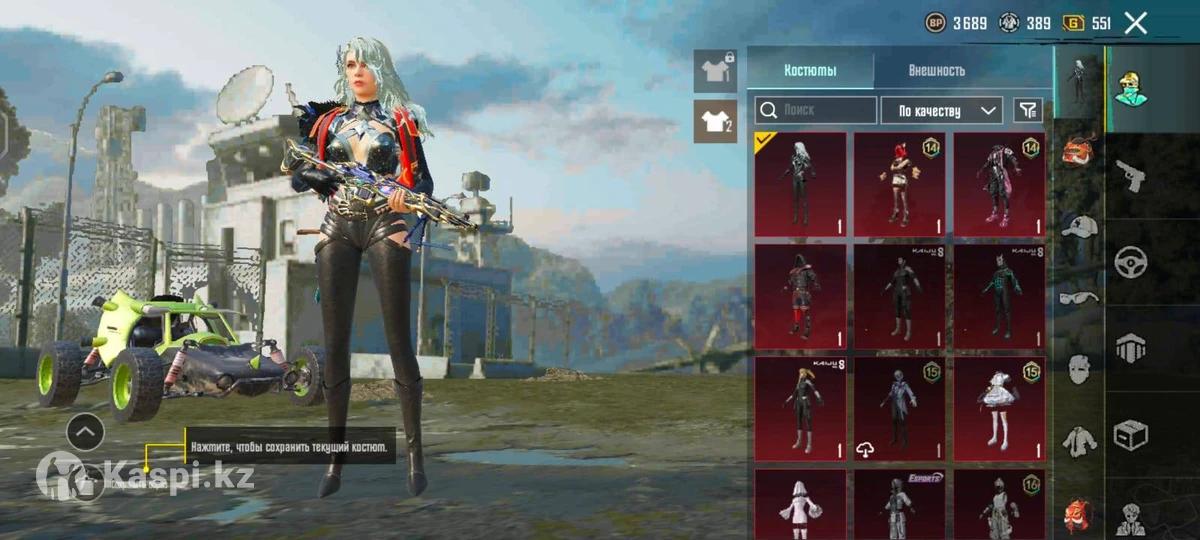Choose outfit preset 2 shirt icon

point(715,121)
